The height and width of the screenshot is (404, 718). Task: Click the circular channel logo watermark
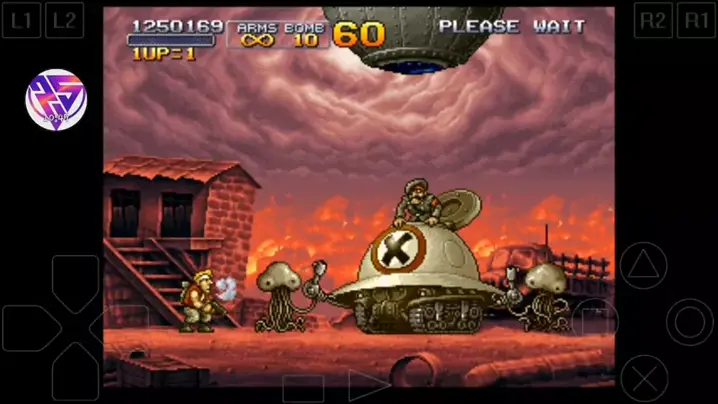(56, 98)
